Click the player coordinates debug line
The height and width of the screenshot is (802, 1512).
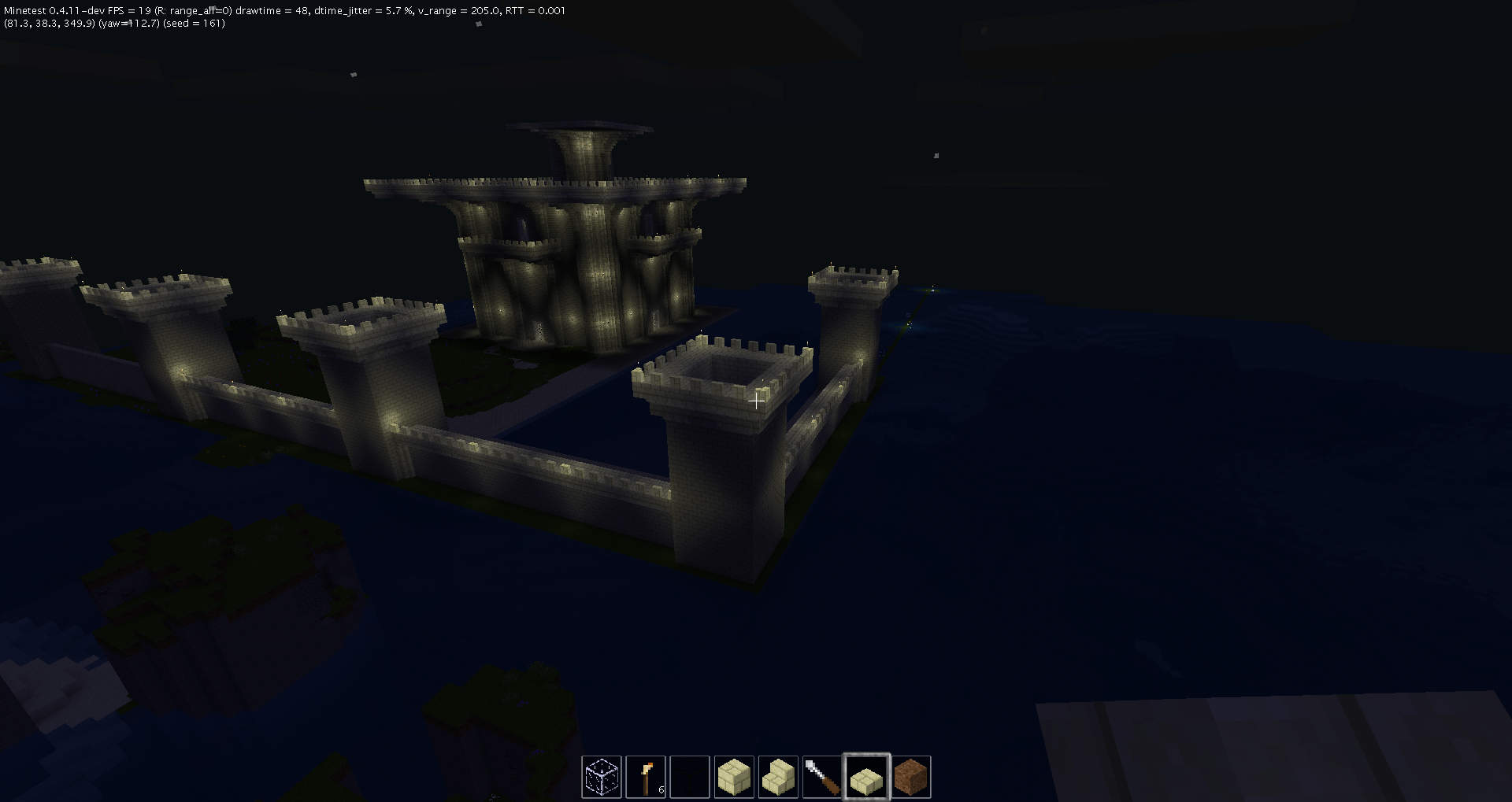(x=47, y=24)
